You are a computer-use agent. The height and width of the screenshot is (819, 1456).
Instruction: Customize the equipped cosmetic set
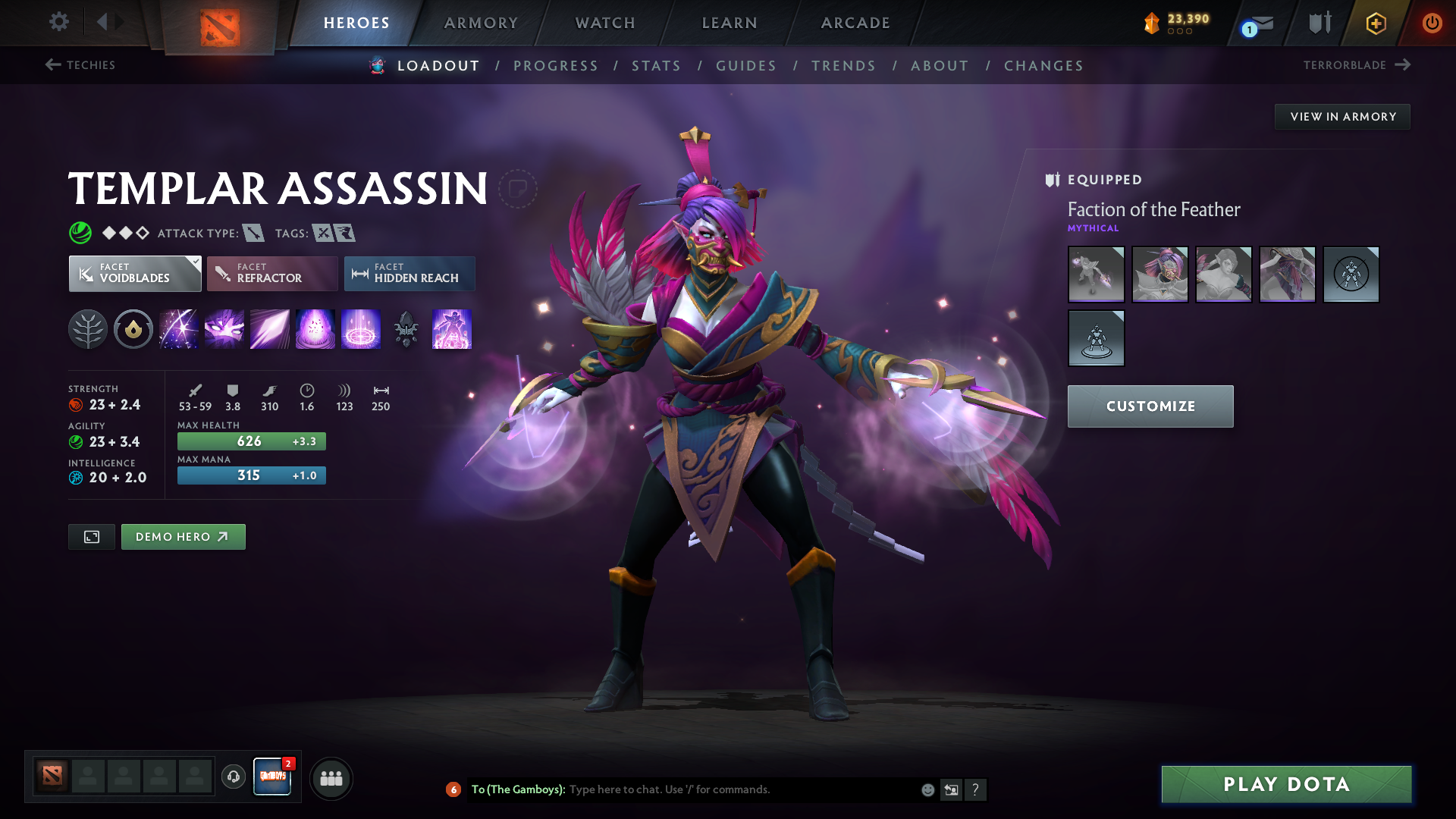1150,406
